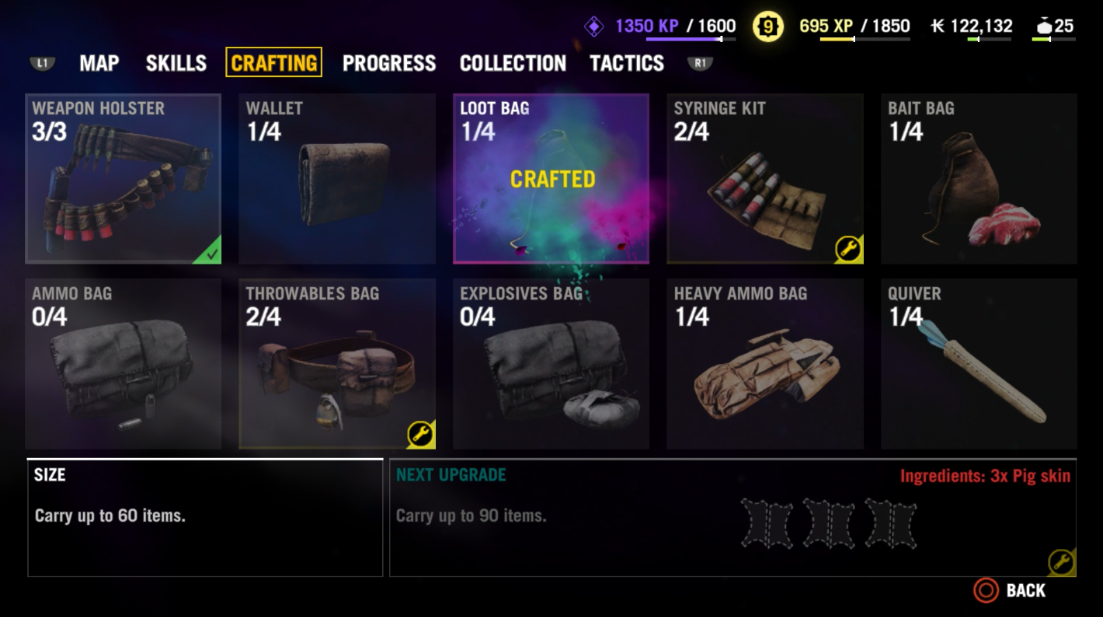Select the Ammo Bag crafting tile
The height and width of the screenshot is (617, 1103).
point(123,364)
